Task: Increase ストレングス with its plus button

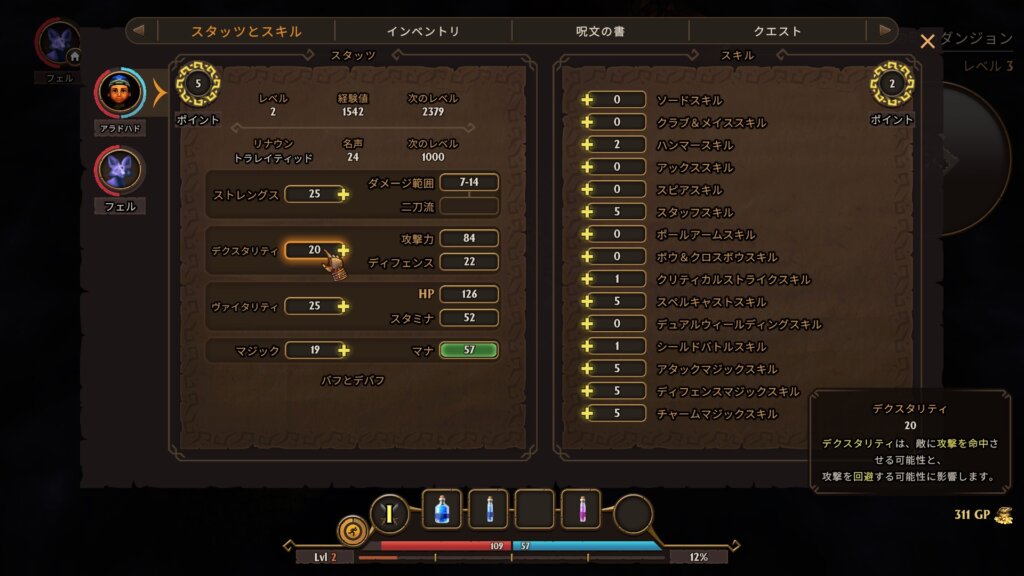Action: pyautogui.click(x=343, y=194)
